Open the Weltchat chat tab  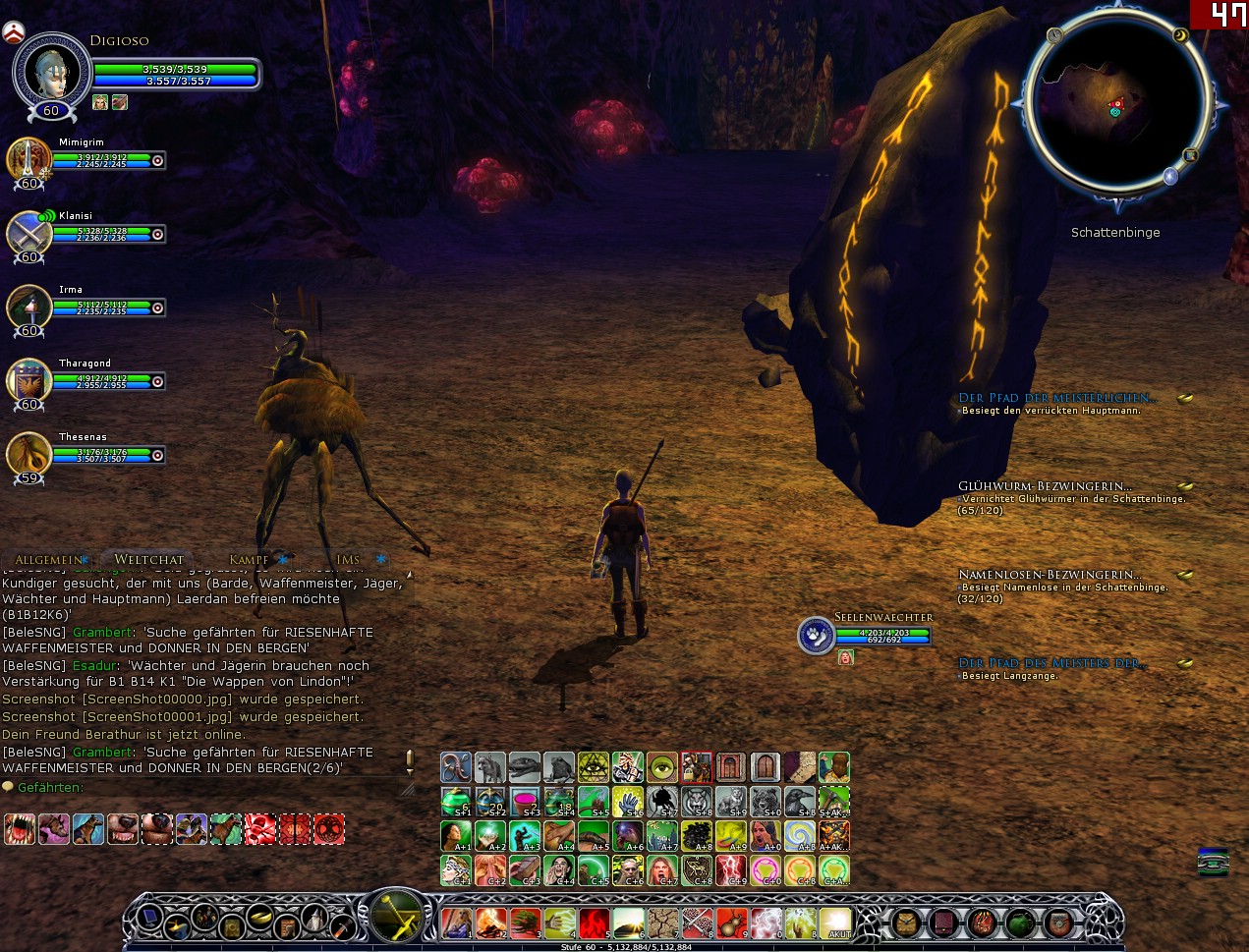[148, 560]
